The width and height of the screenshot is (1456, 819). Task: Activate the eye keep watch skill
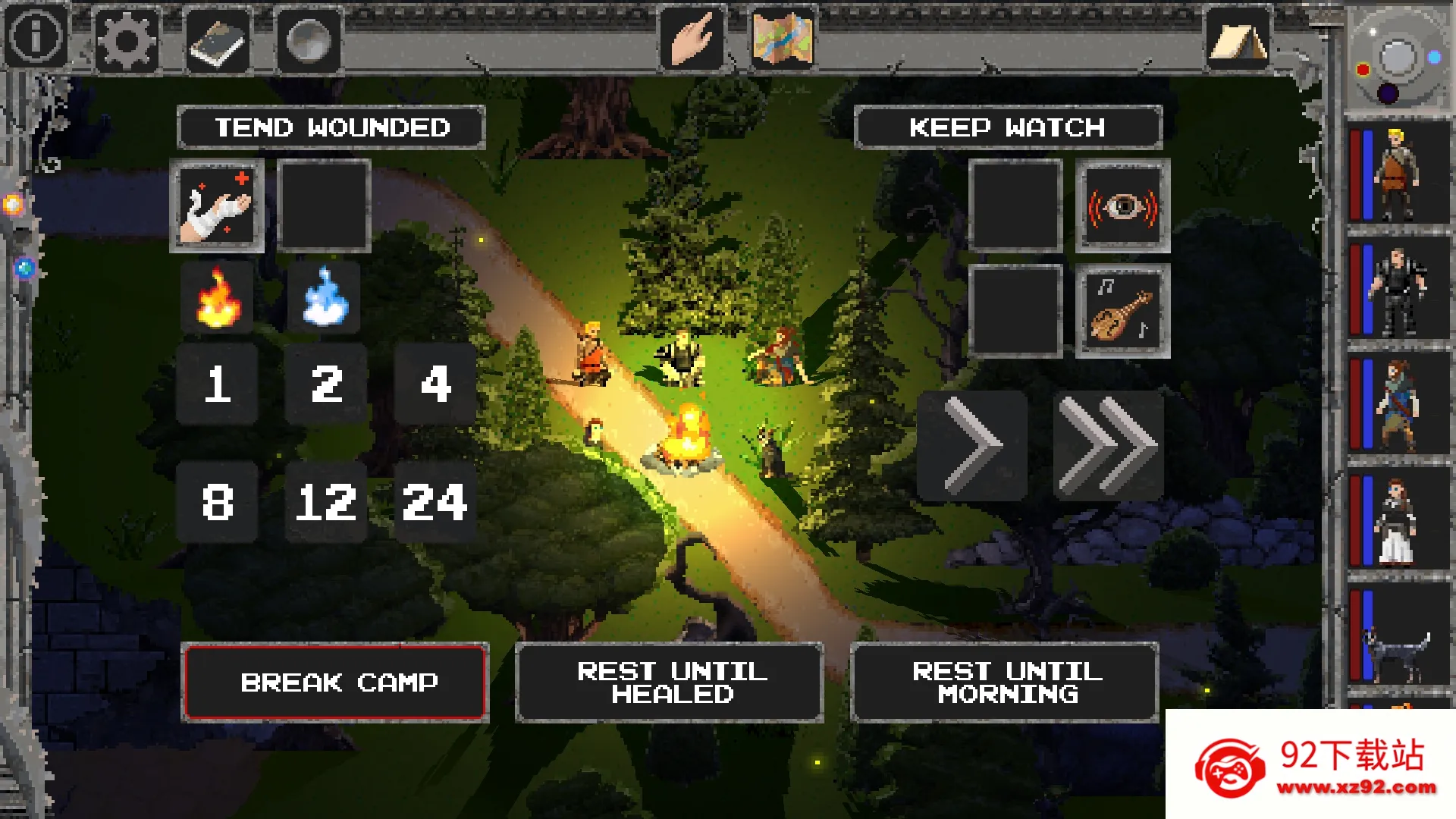[x=1123, y=206]
